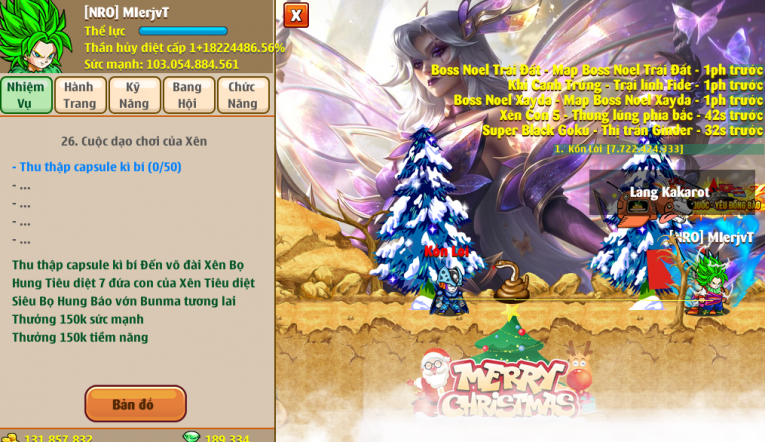
Task: Switch to the Nhiệm Vụ tab
Action: pyautogui.click(x=26, y=95)
